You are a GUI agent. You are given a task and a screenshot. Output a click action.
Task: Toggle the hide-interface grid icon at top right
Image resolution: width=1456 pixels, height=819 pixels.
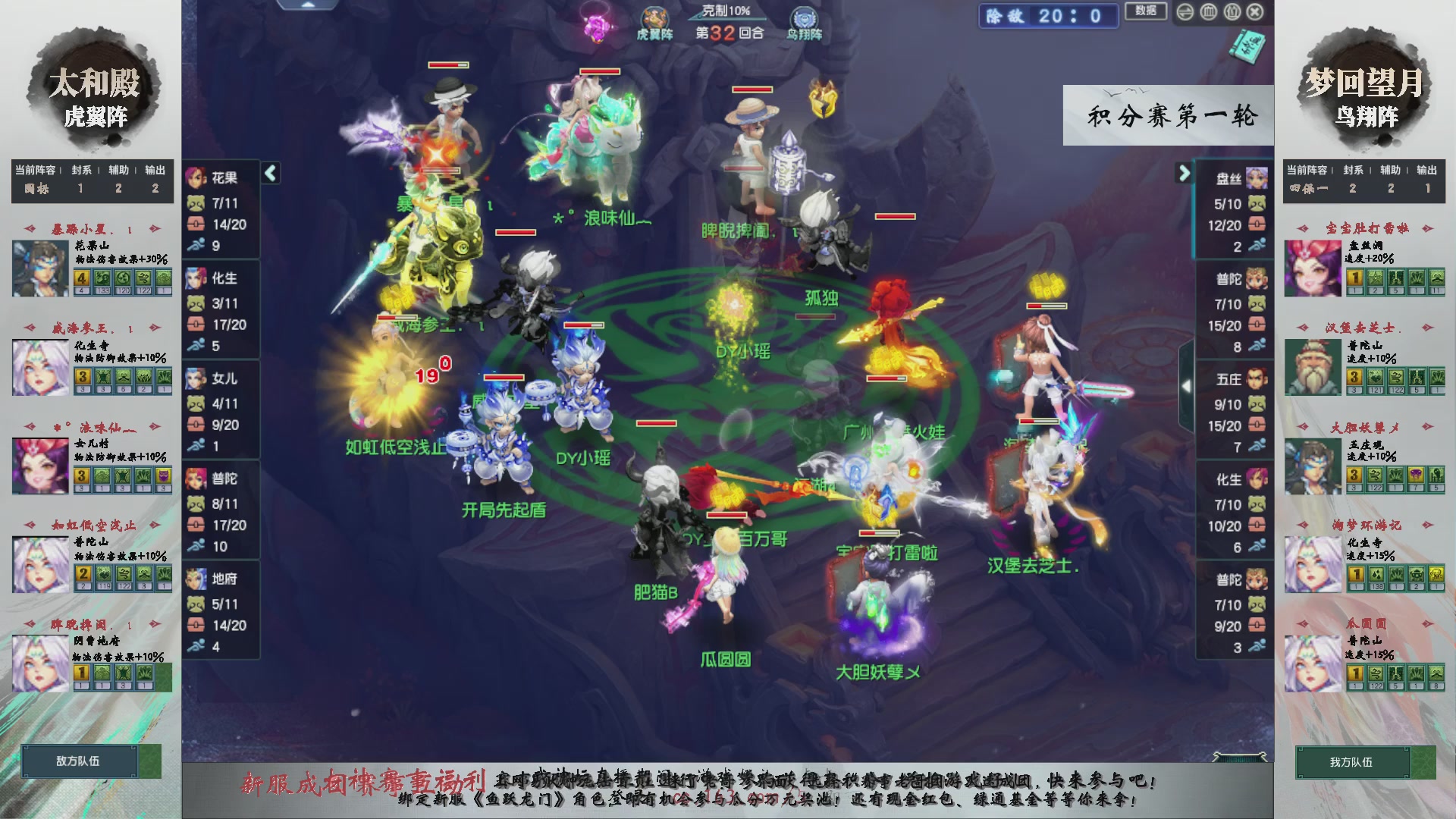[1209, 12]
